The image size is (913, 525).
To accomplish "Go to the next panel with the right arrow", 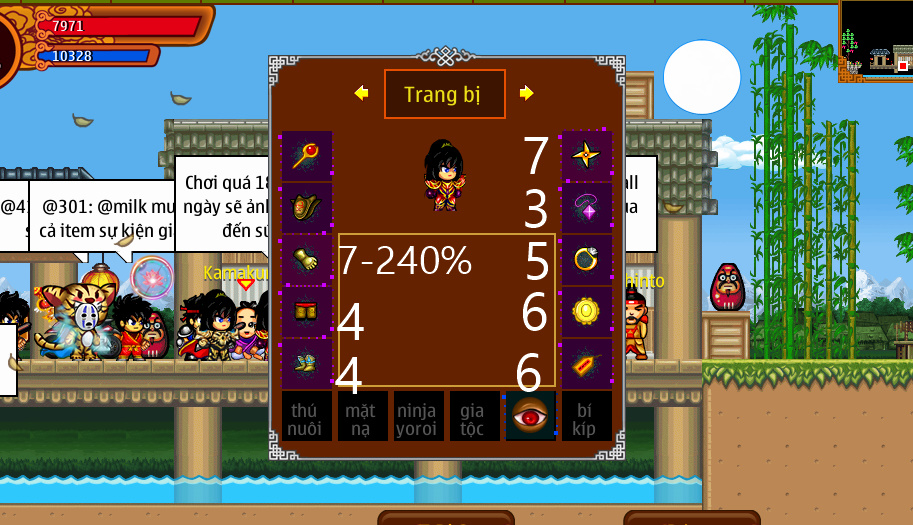I will coord(527,93).
